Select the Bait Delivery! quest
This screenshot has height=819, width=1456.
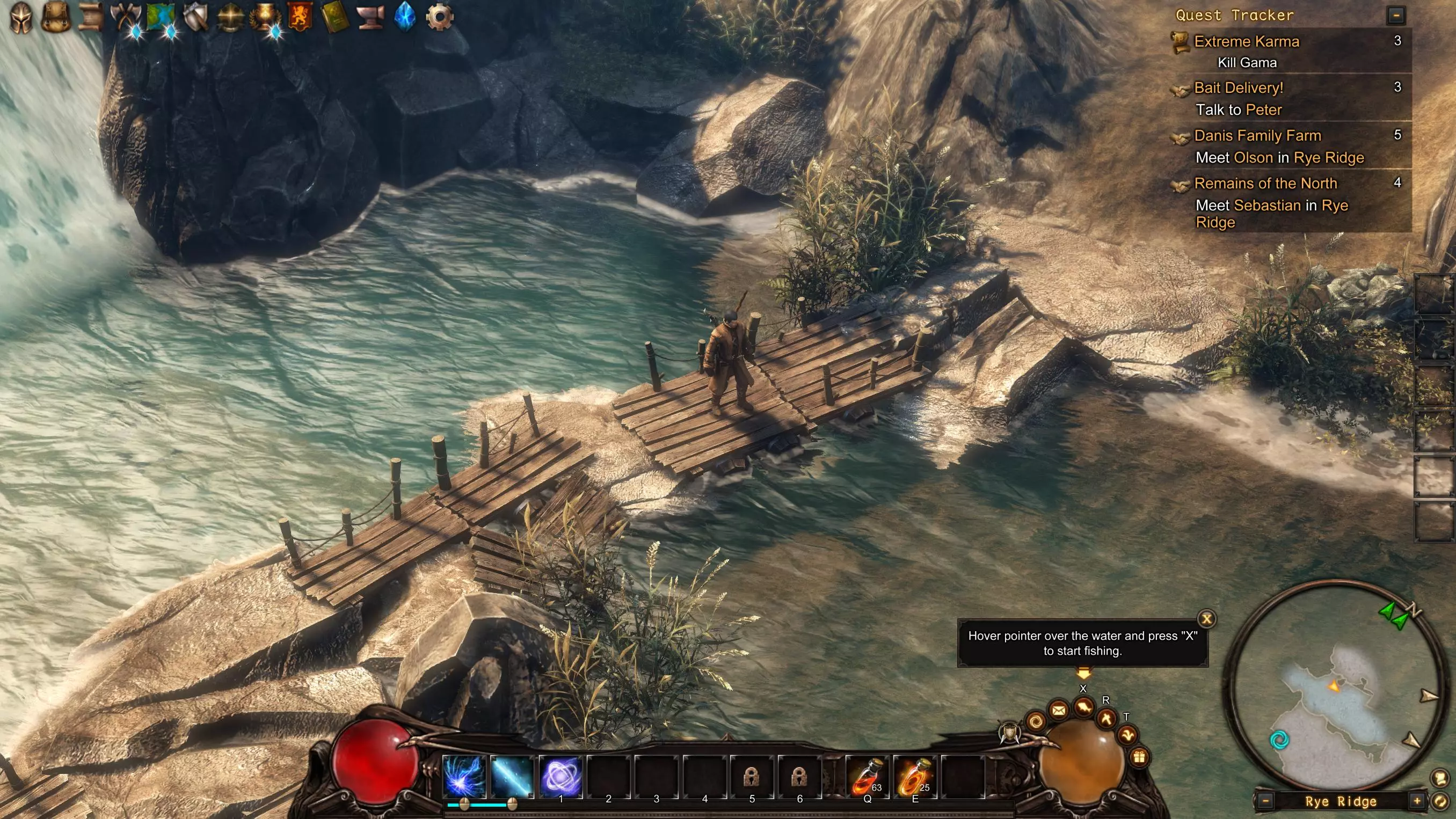pyautogui.click(x=1239, y=88)
